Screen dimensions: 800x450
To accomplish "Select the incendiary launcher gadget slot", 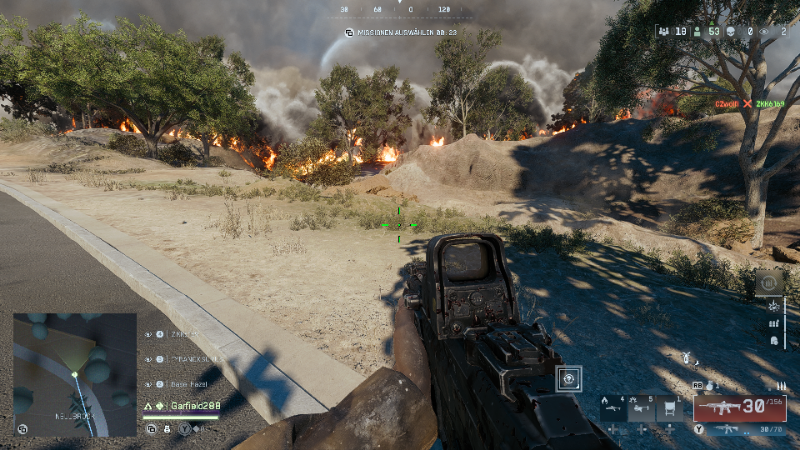I will coord(612,406).
